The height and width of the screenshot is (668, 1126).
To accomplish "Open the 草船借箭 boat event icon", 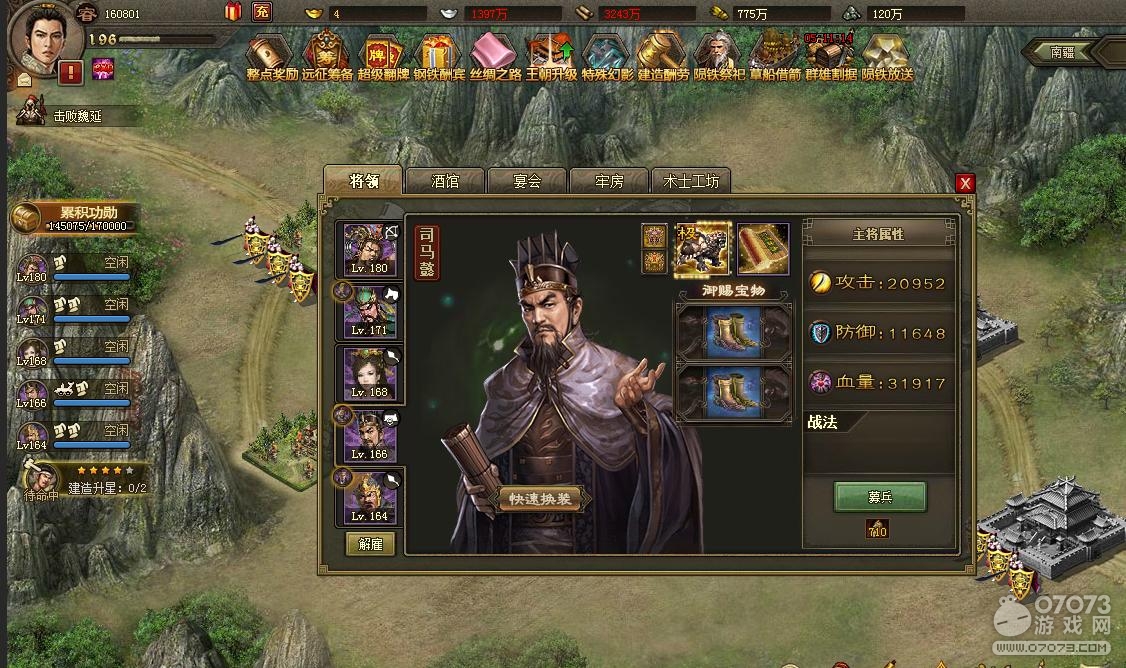I will click(775, 57).
